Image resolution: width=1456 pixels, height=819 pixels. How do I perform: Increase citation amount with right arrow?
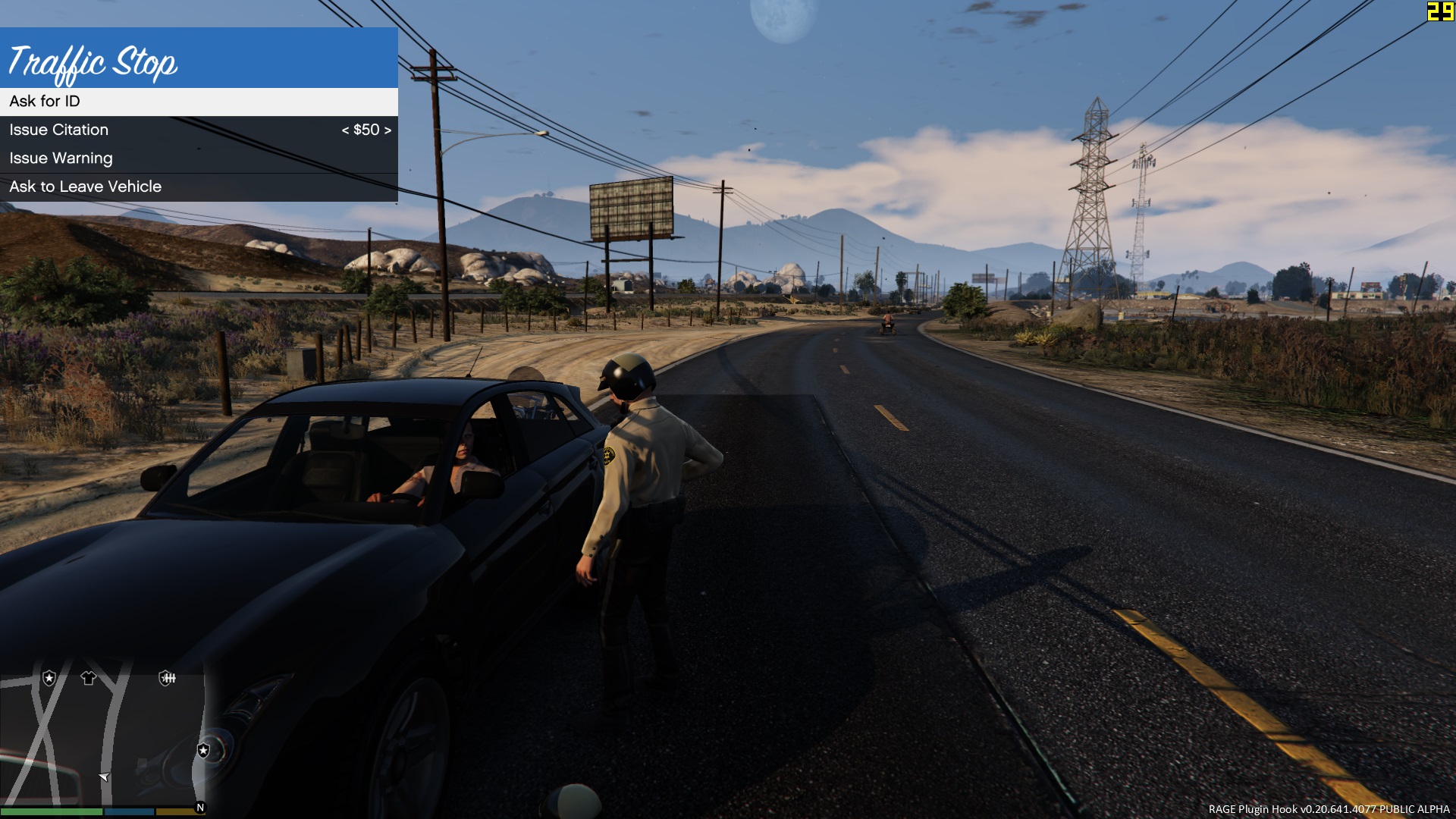(x=388, y=130)
